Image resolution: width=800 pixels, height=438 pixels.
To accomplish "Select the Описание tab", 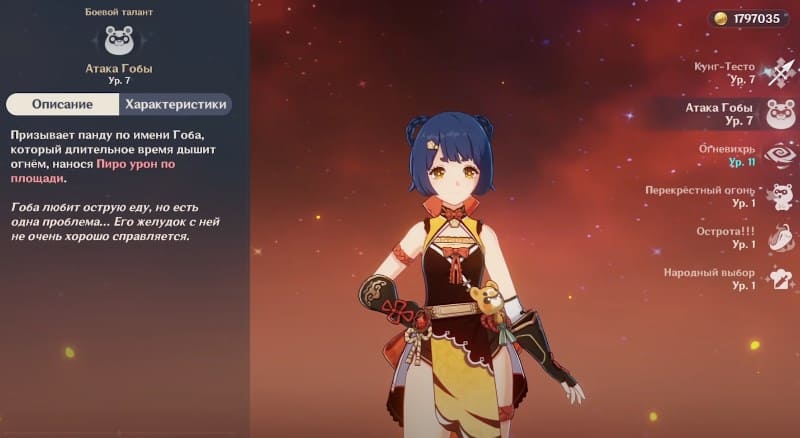I will coord(62,104).
